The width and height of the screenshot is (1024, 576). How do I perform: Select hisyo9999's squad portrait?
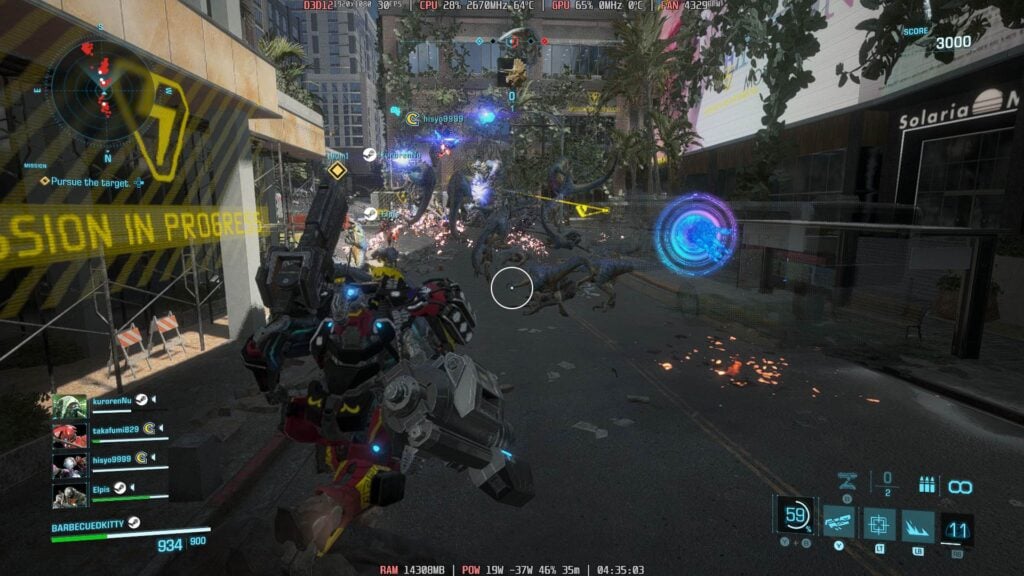70,464
